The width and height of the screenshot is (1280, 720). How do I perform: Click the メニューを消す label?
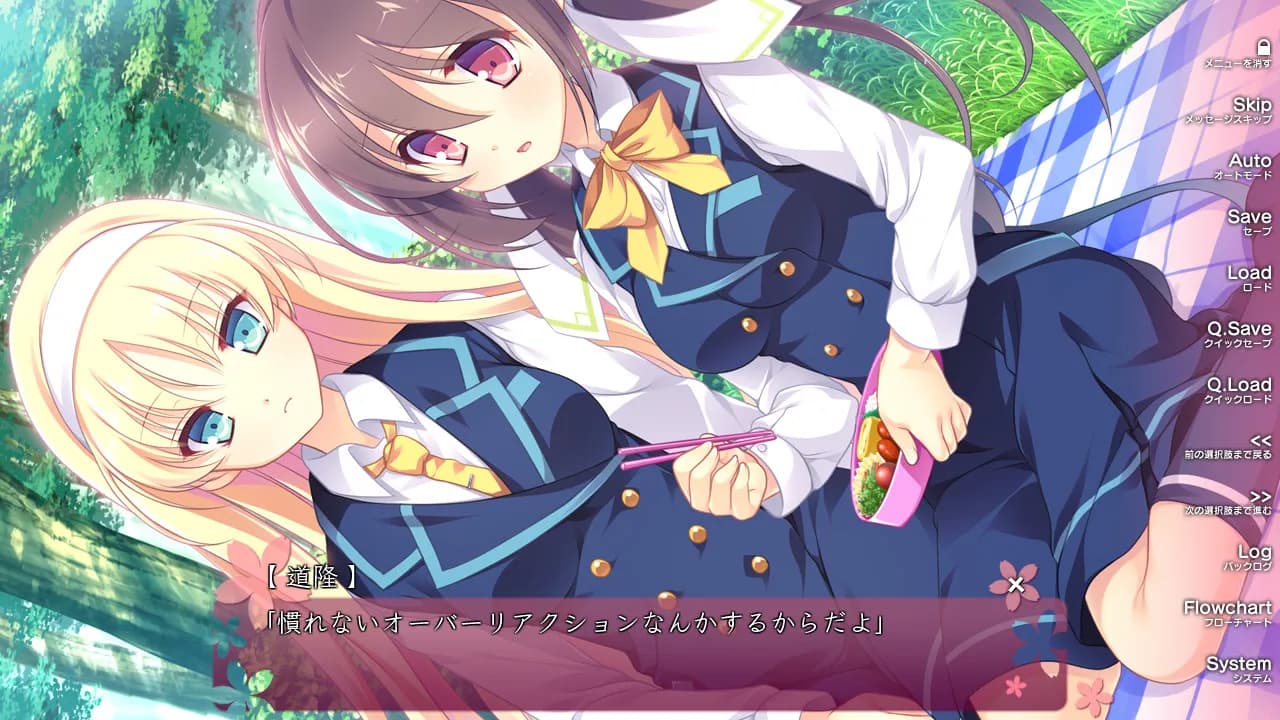tap(1238, 63)
